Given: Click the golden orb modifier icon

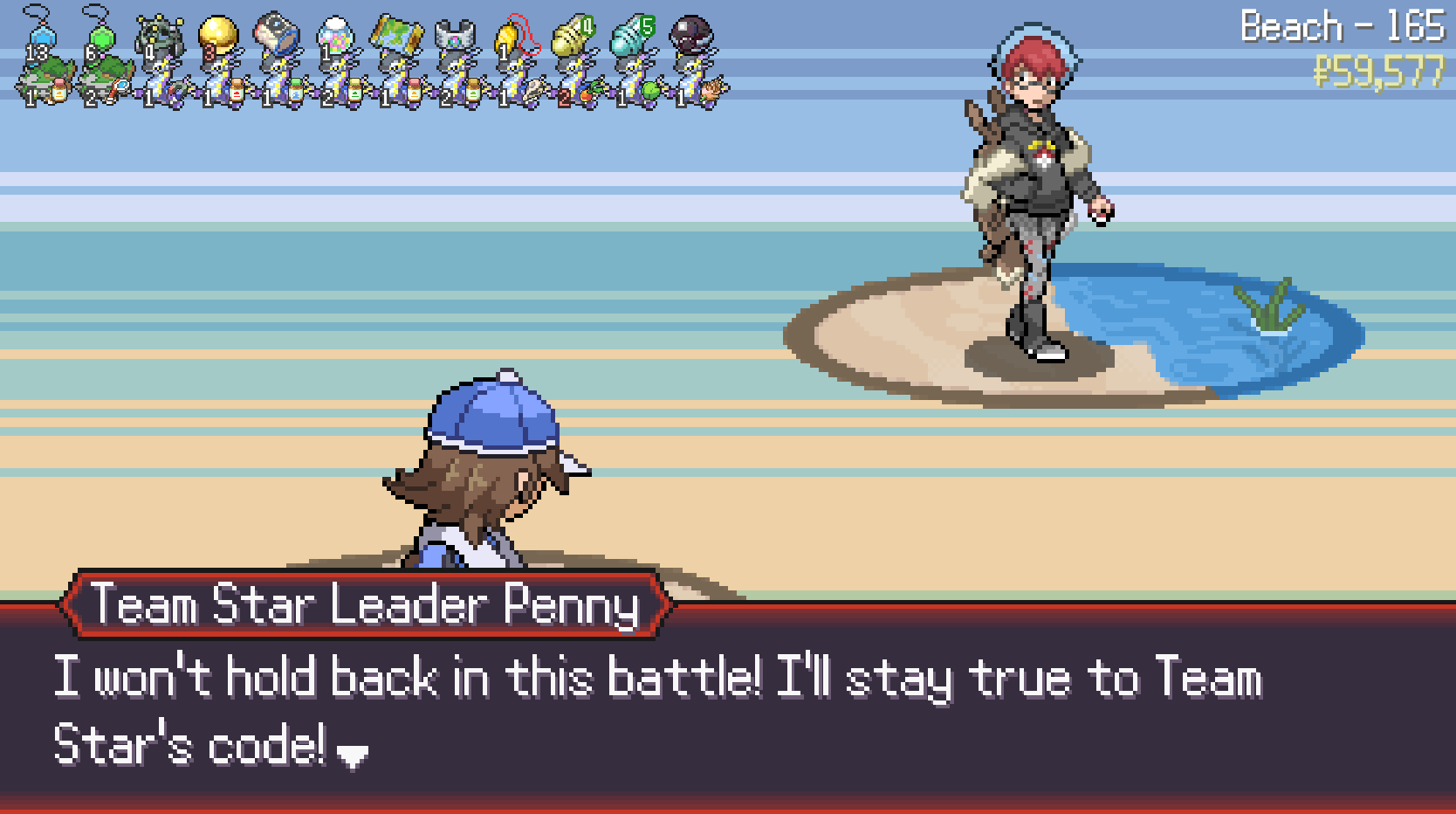Looking at the screenshot, I should pos(217,37).
